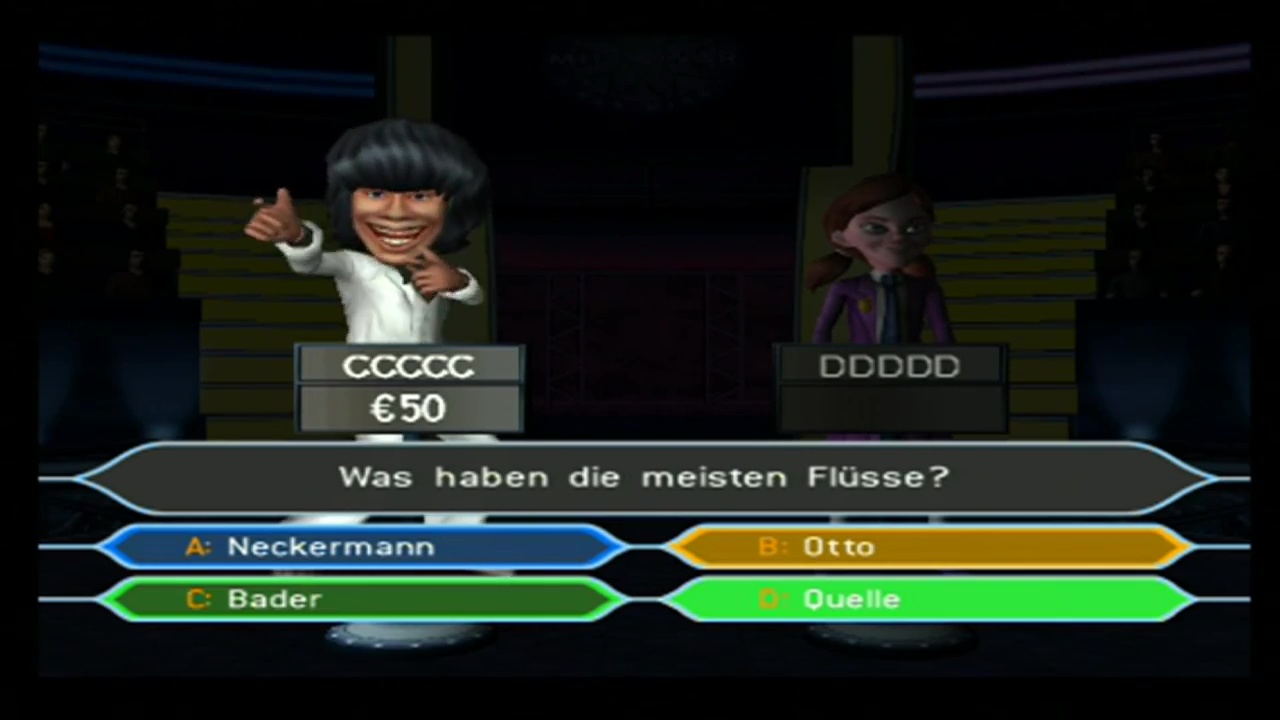Pick answer C: Bader
The height and width of the screenshot is (720, 1280).
point(362,599)
